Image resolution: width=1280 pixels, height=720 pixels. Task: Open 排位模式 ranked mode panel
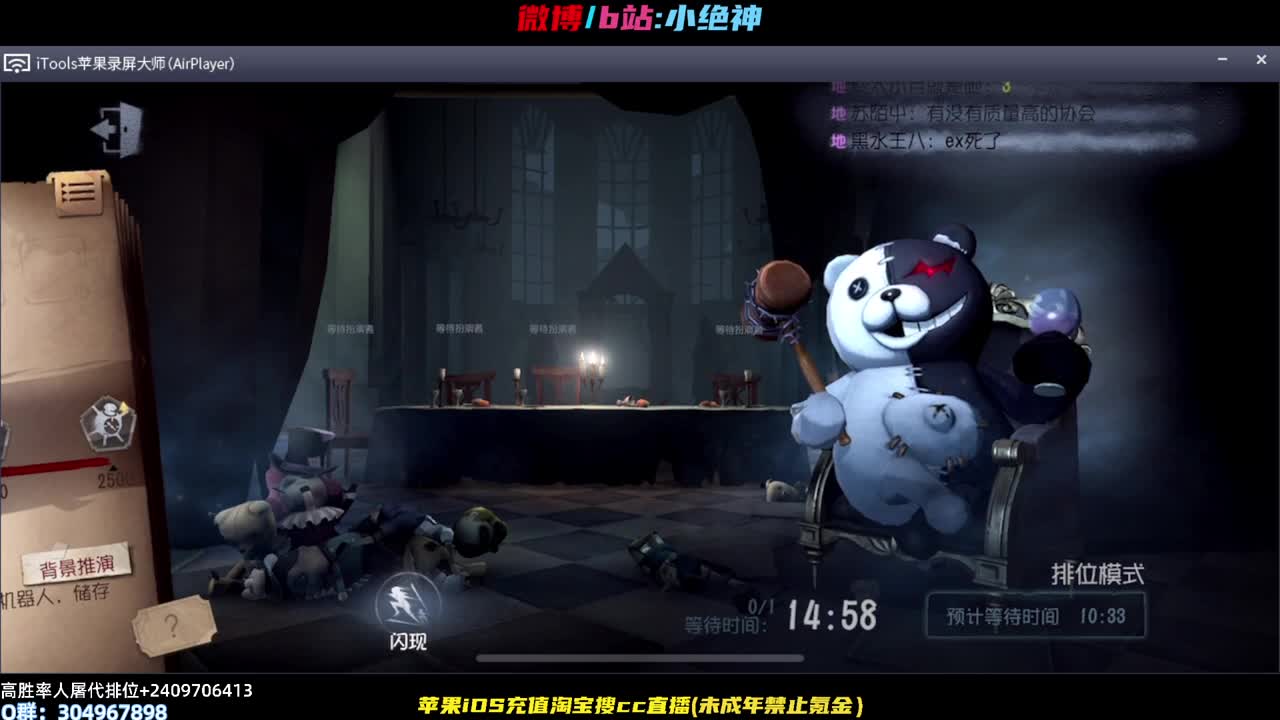click(x=1097, y=573)
